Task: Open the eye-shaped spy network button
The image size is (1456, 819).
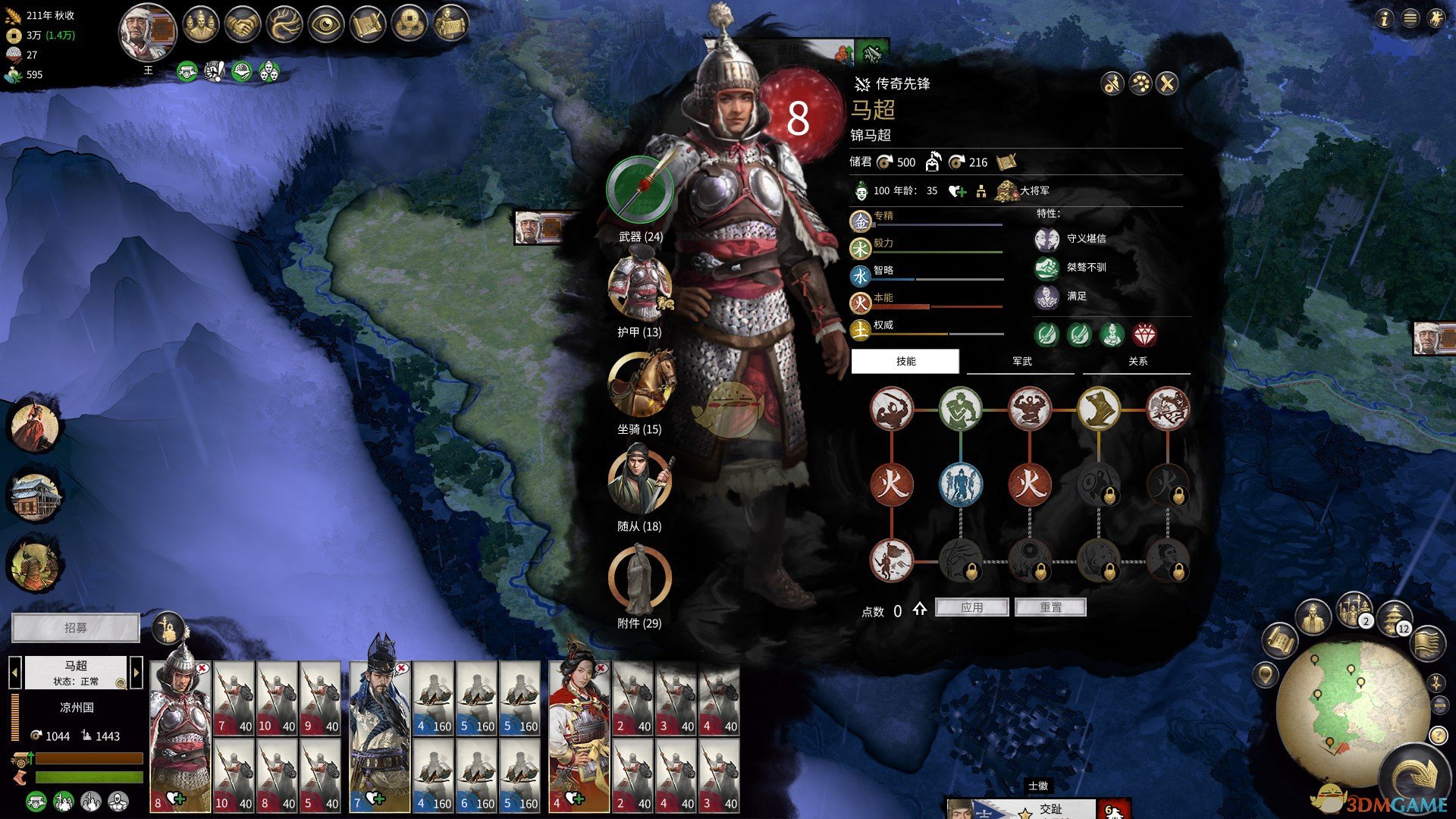Action: [x=325, y=25]
